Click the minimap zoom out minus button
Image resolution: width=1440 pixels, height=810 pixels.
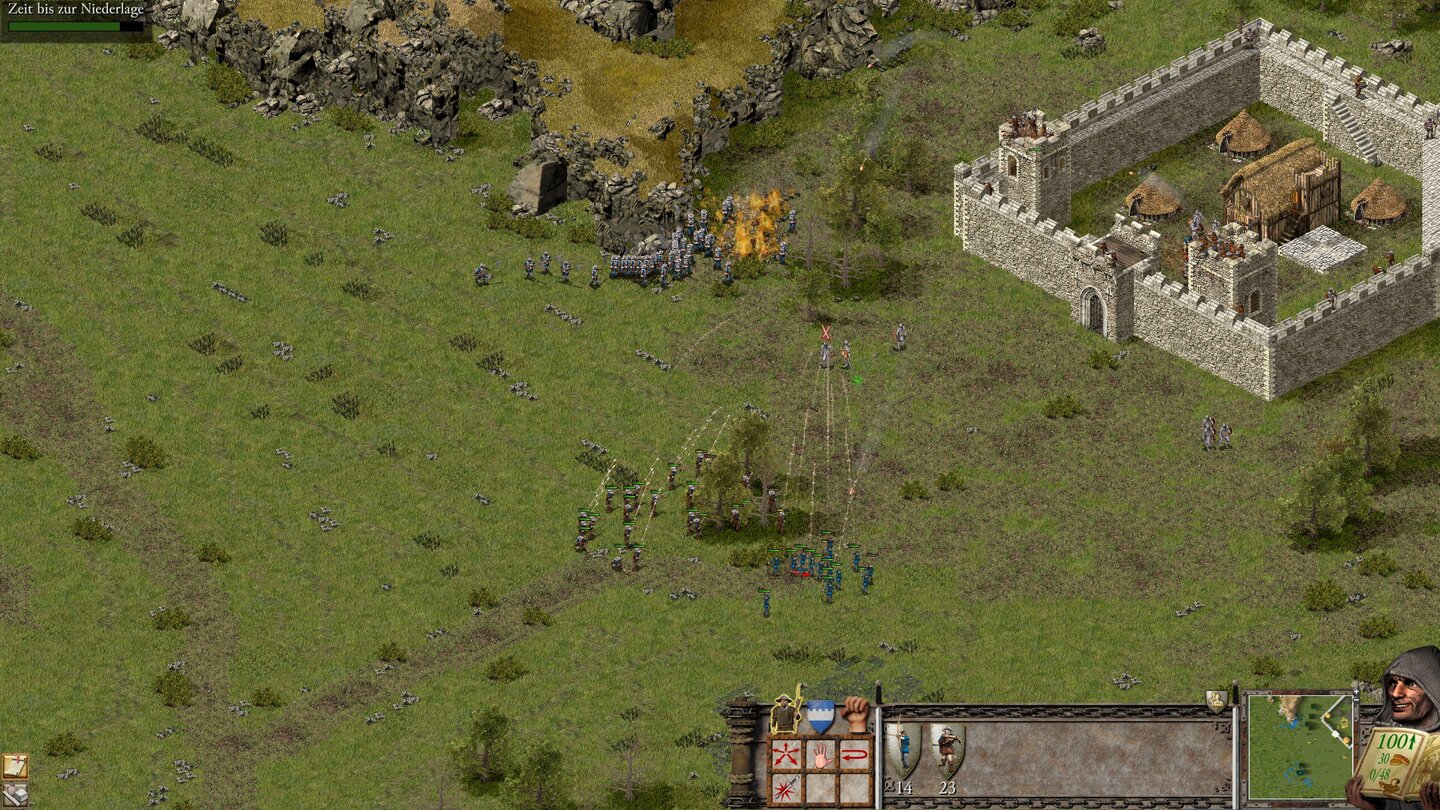pyautogui.click(x=1356, y=701)
